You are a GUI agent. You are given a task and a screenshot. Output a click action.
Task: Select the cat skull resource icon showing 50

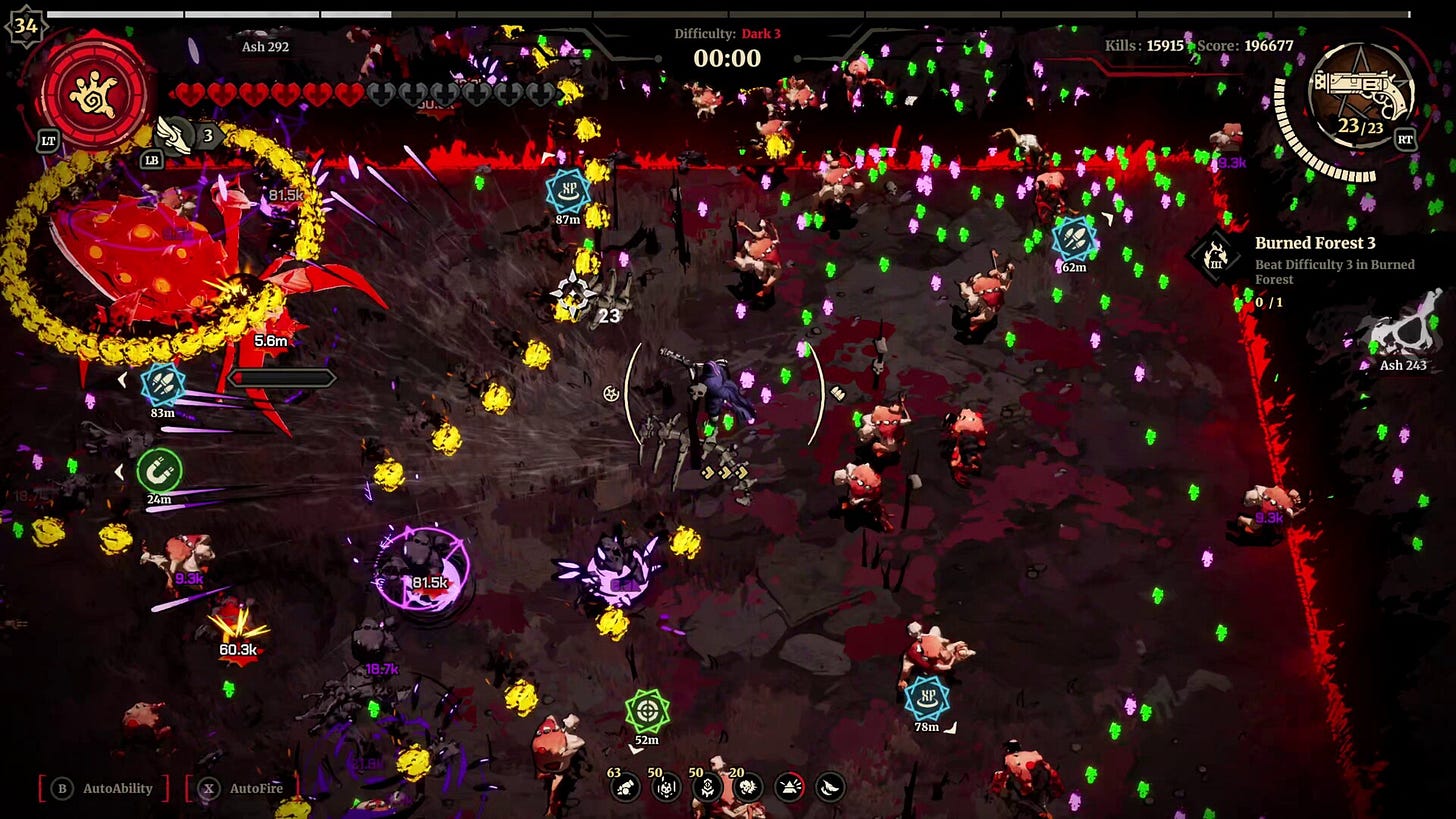tap(666, 788)
